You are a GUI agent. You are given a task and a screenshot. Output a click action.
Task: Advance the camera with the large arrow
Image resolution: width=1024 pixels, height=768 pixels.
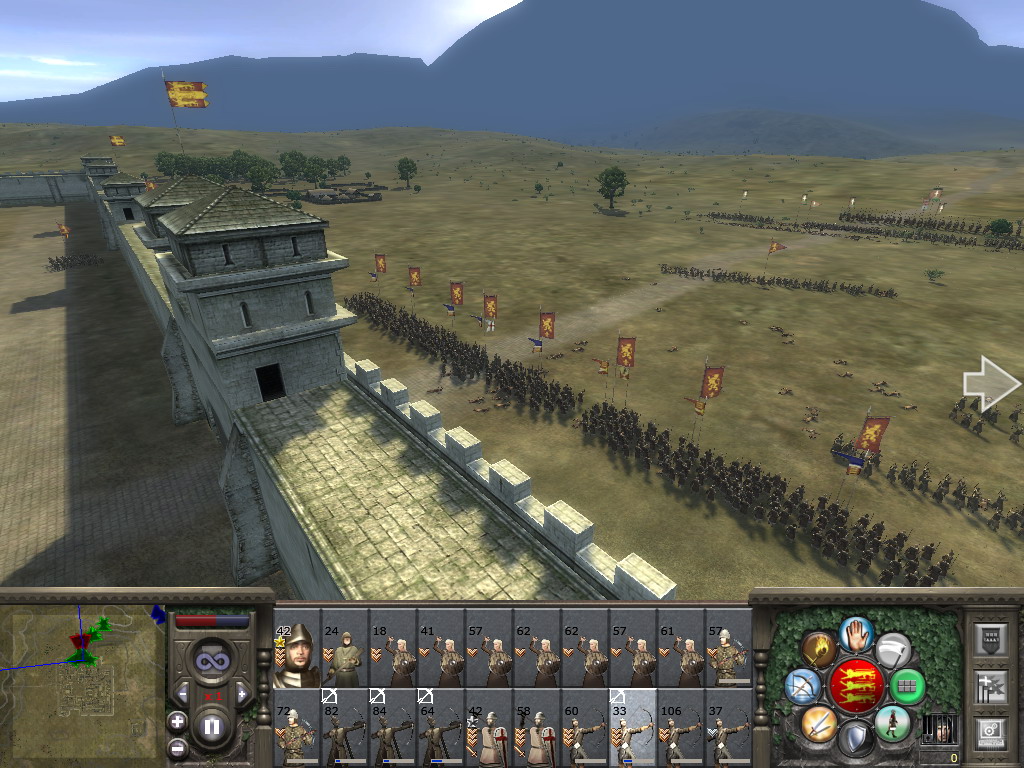pyautogui.click(x=990, y=384)
